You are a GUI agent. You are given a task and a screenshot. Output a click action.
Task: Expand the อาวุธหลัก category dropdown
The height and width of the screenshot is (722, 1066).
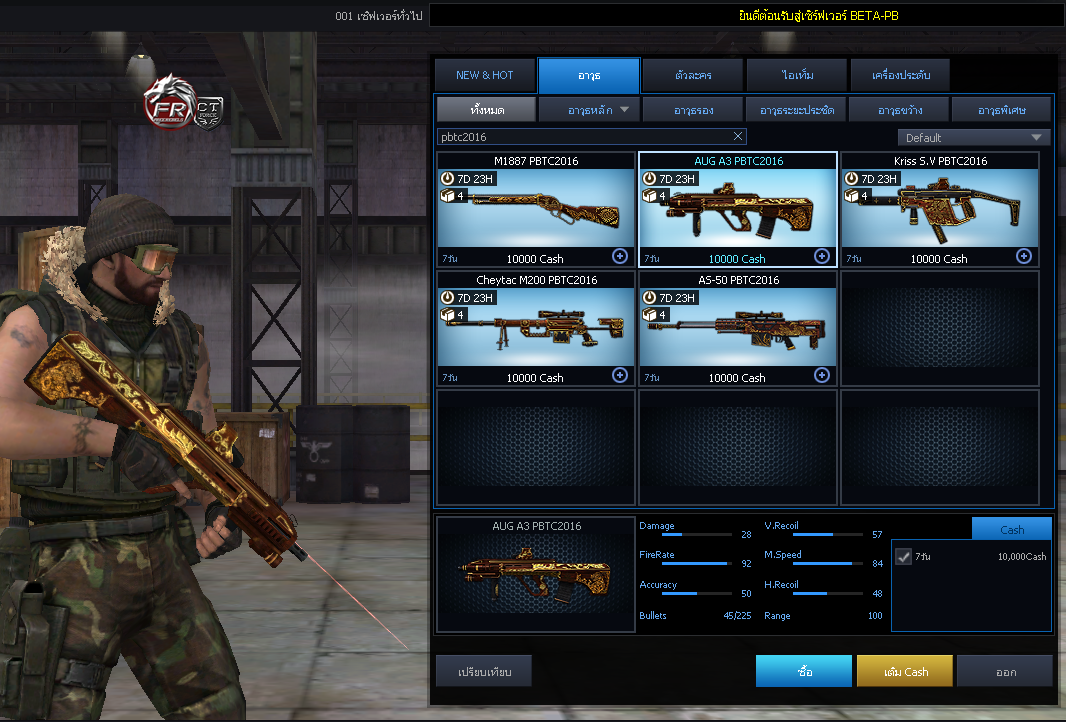[588, 109]
